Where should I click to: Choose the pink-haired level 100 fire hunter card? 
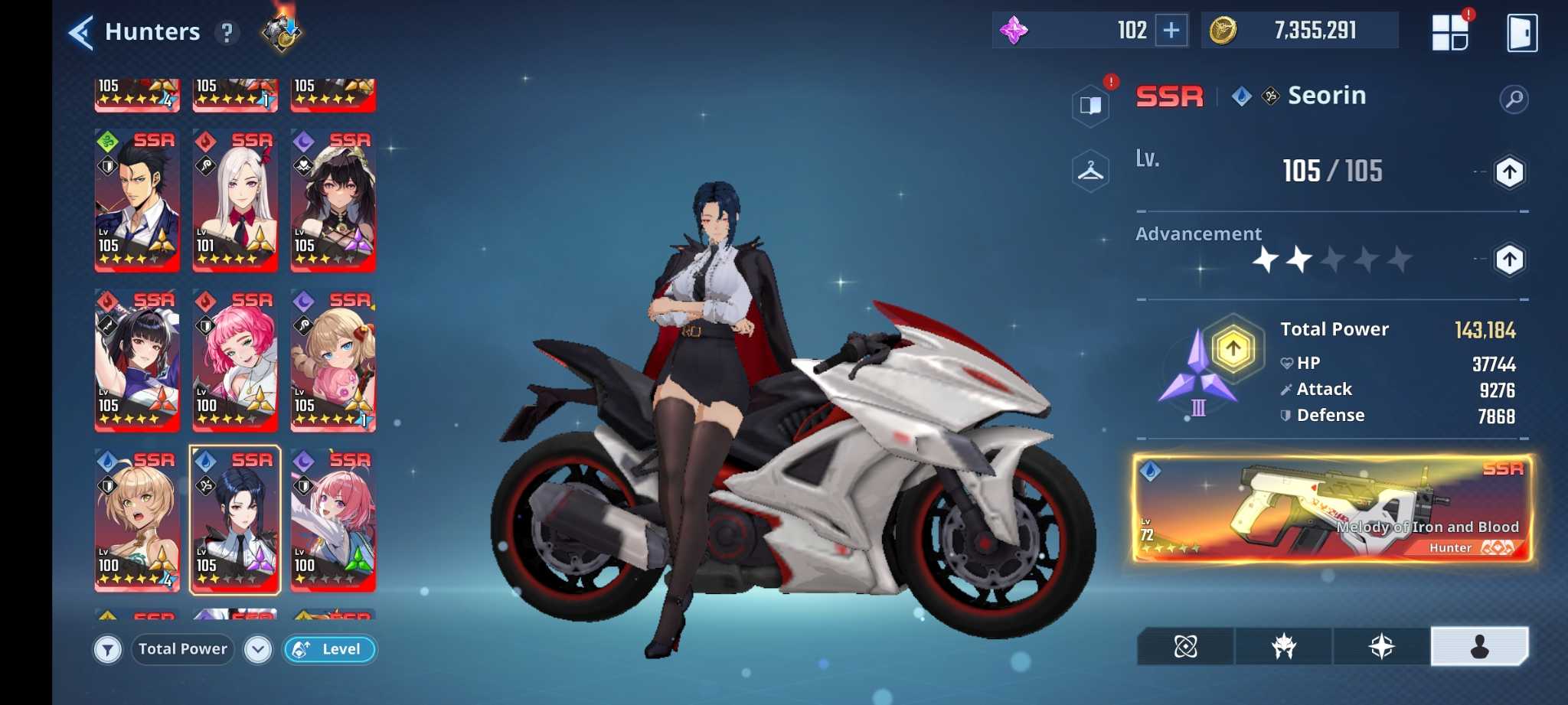234,361
